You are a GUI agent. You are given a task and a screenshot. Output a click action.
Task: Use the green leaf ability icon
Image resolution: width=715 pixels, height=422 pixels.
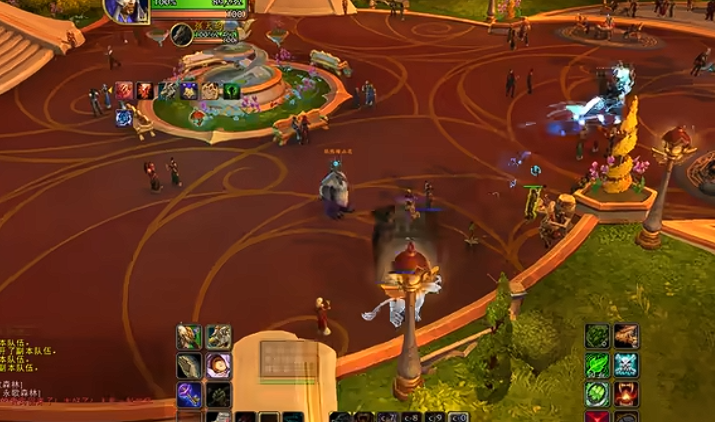click(x=598, y=365)
